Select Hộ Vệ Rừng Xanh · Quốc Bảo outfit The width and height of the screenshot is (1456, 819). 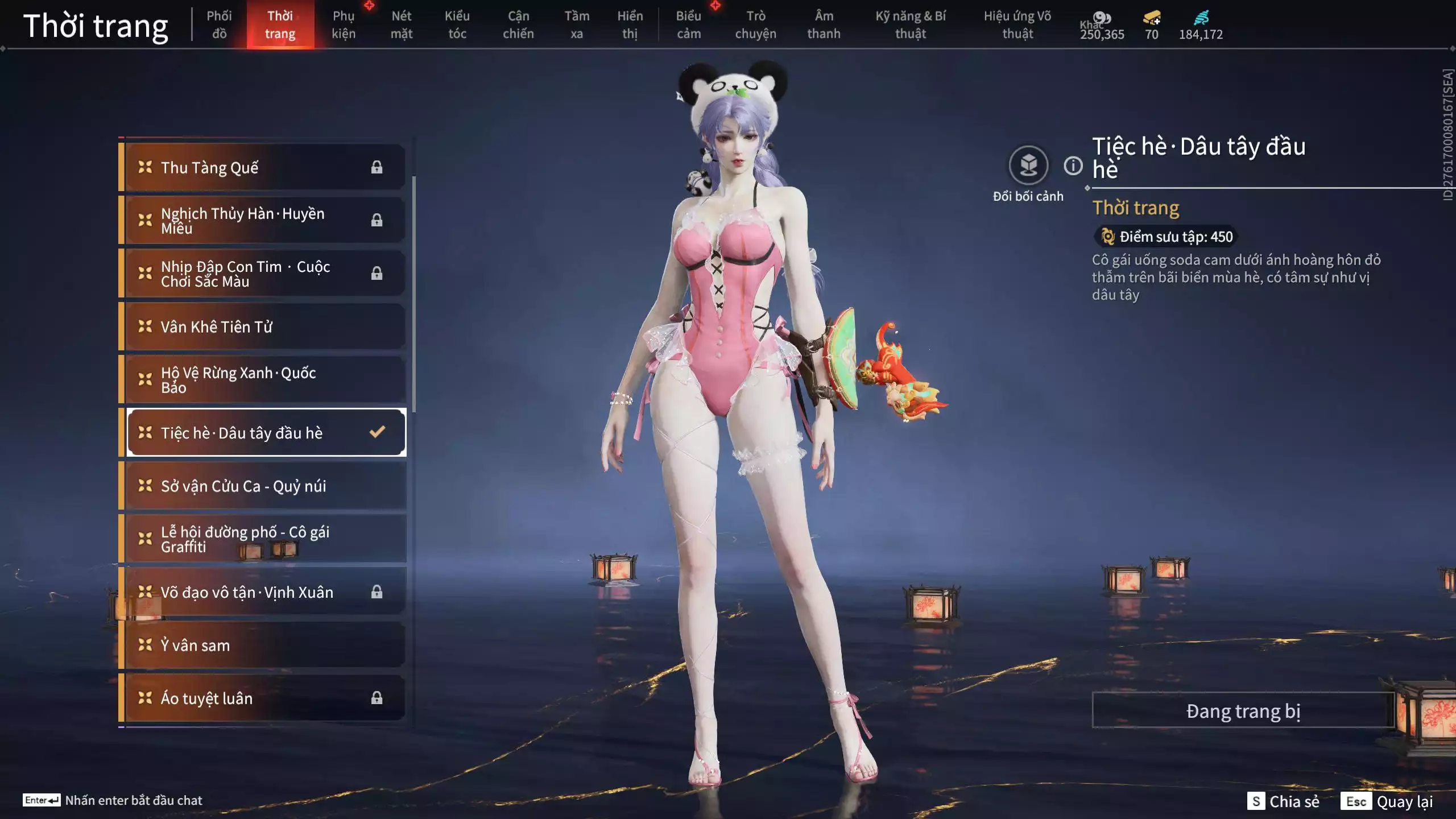(x=265, y=379)
